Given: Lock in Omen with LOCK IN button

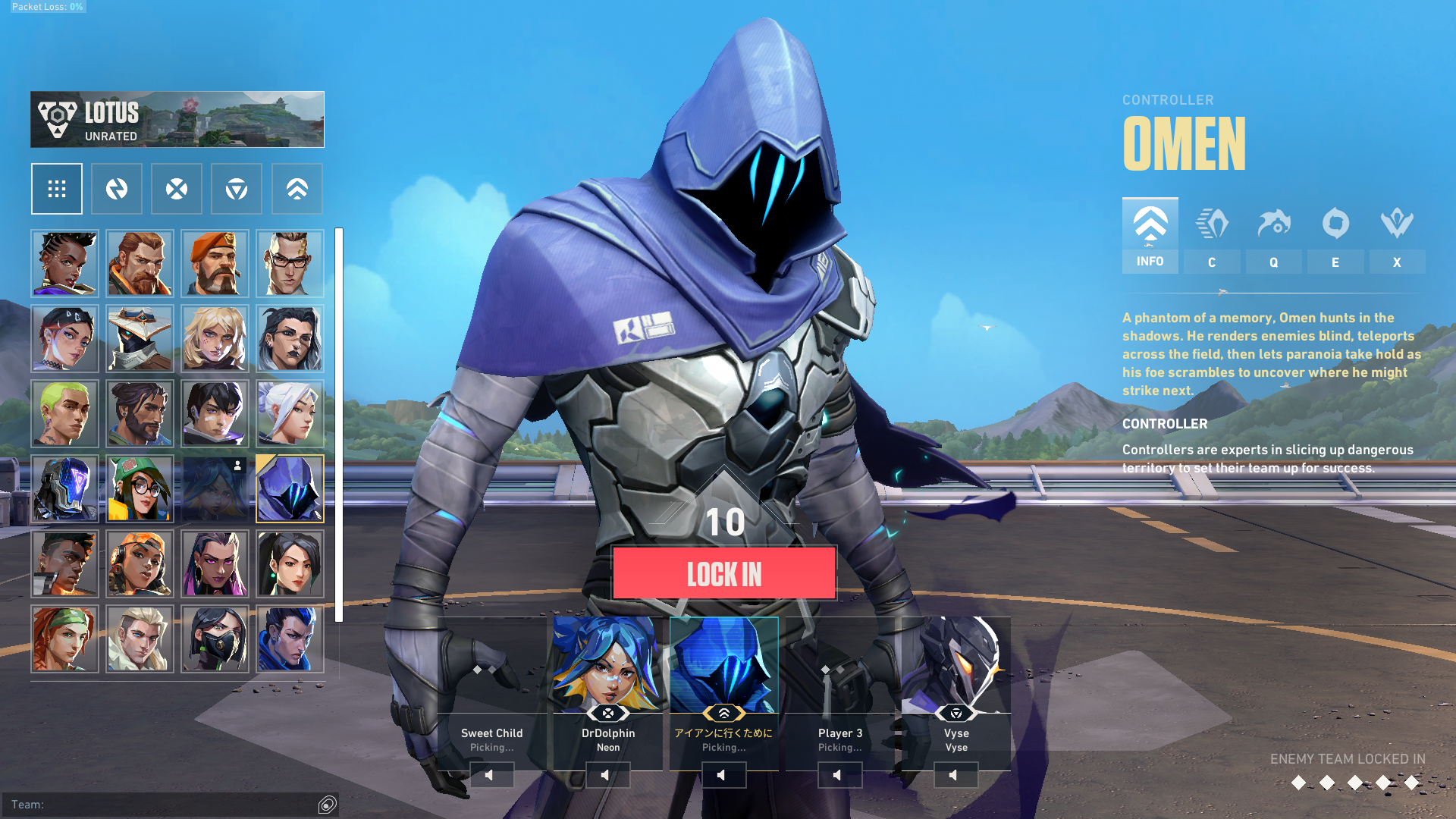Looking at the screenshot, I should point(723,574).
